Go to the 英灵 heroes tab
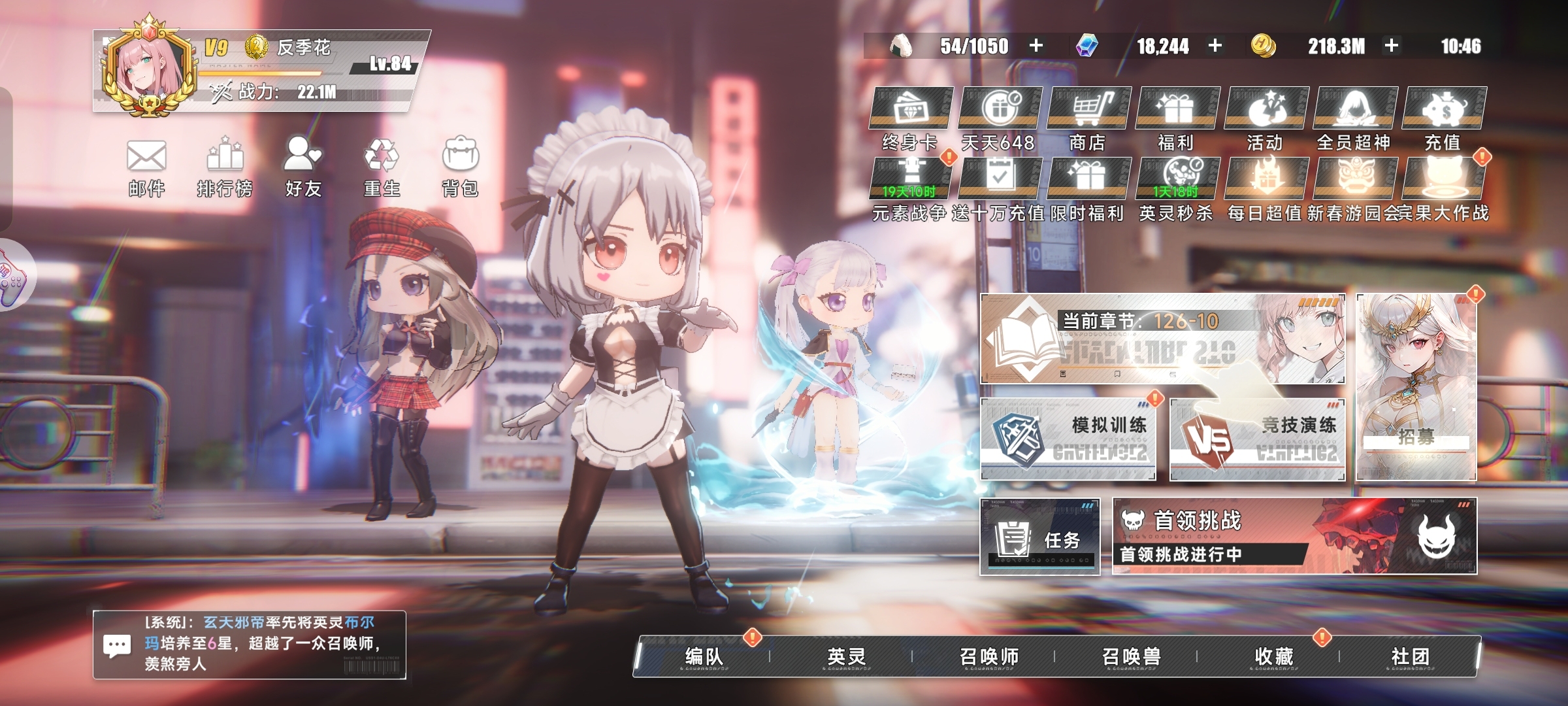The width and height of the screenshot is (1568, 706). pos(846,656)
